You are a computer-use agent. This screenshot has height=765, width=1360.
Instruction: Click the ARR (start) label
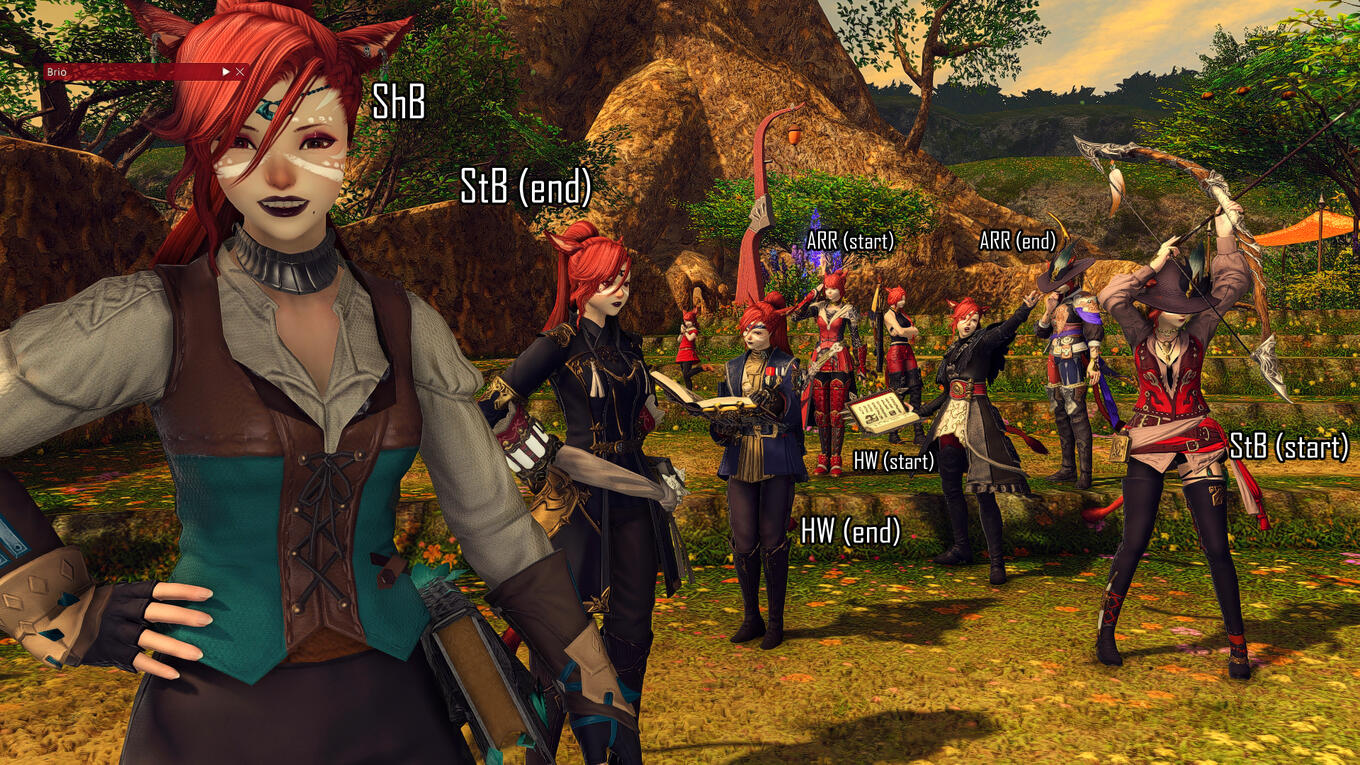point(851,240)
